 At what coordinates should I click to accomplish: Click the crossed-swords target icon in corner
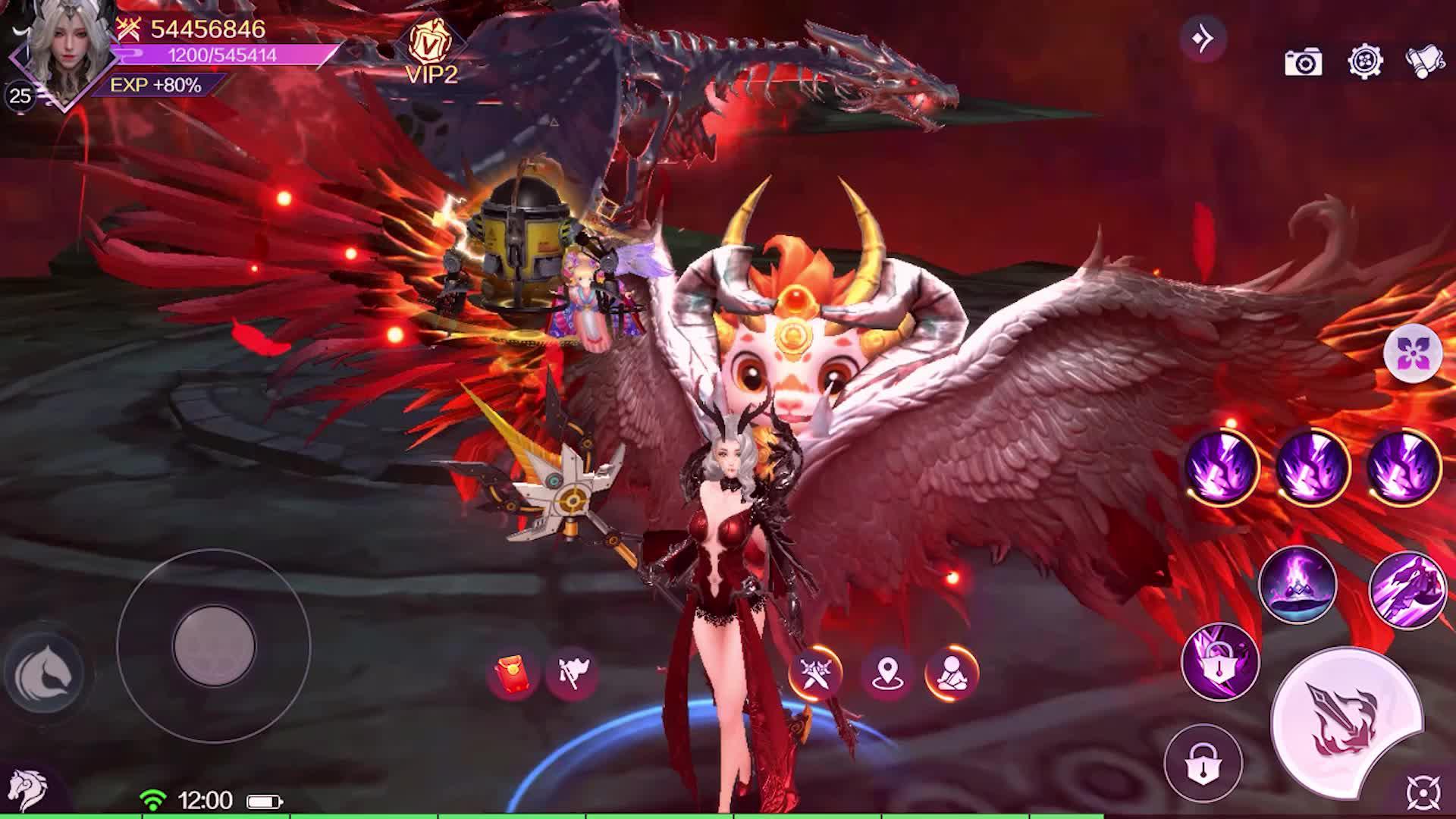tap(1423, 792)
